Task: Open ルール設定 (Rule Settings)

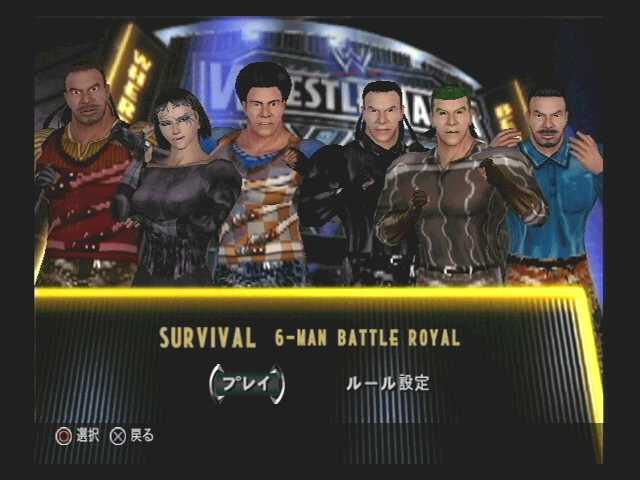Action: (x=387, y=383)
